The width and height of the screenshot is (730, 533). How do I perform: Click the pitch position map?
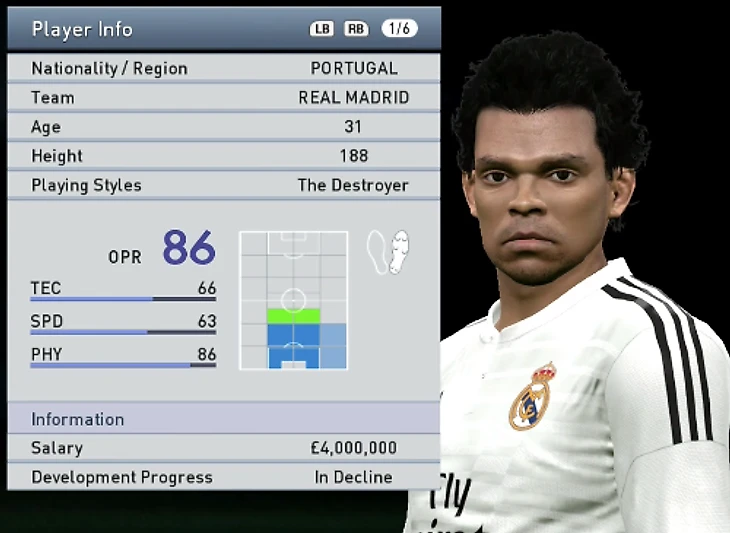293,300
